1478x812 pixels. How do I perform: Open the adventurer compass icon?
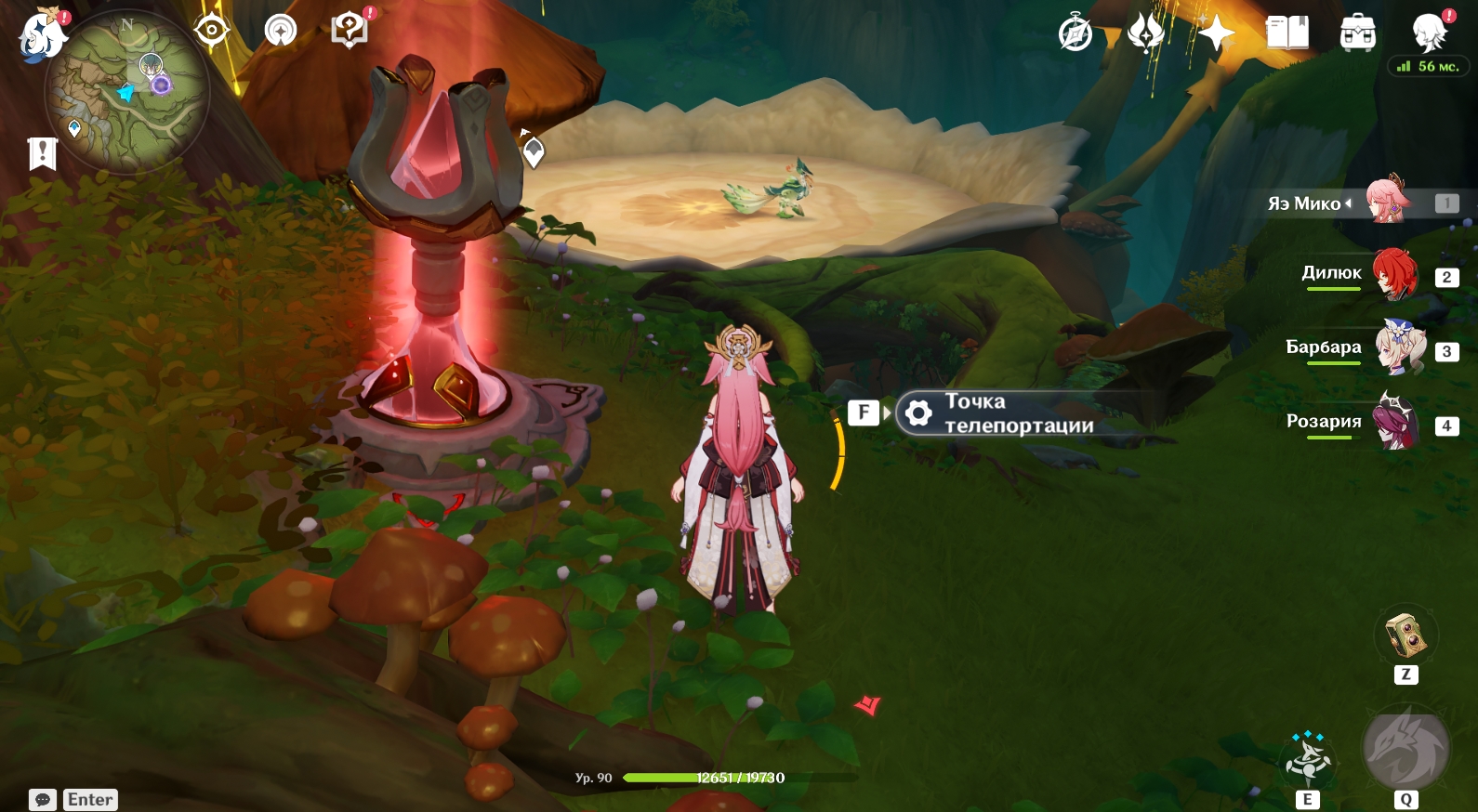point(1076,34)
